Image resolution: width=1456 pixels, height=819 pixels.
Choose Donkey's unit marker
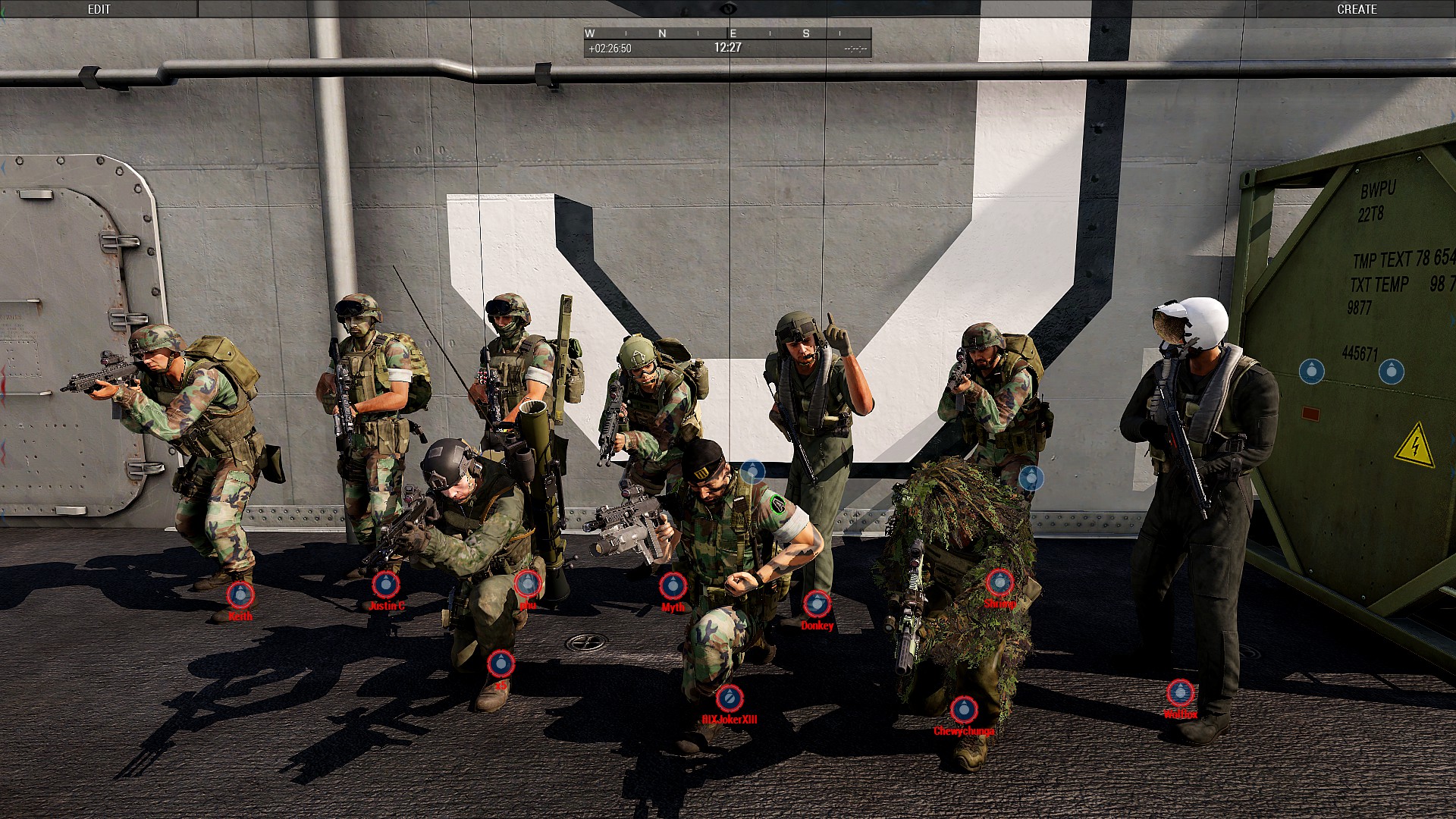[x=817, y=604]
